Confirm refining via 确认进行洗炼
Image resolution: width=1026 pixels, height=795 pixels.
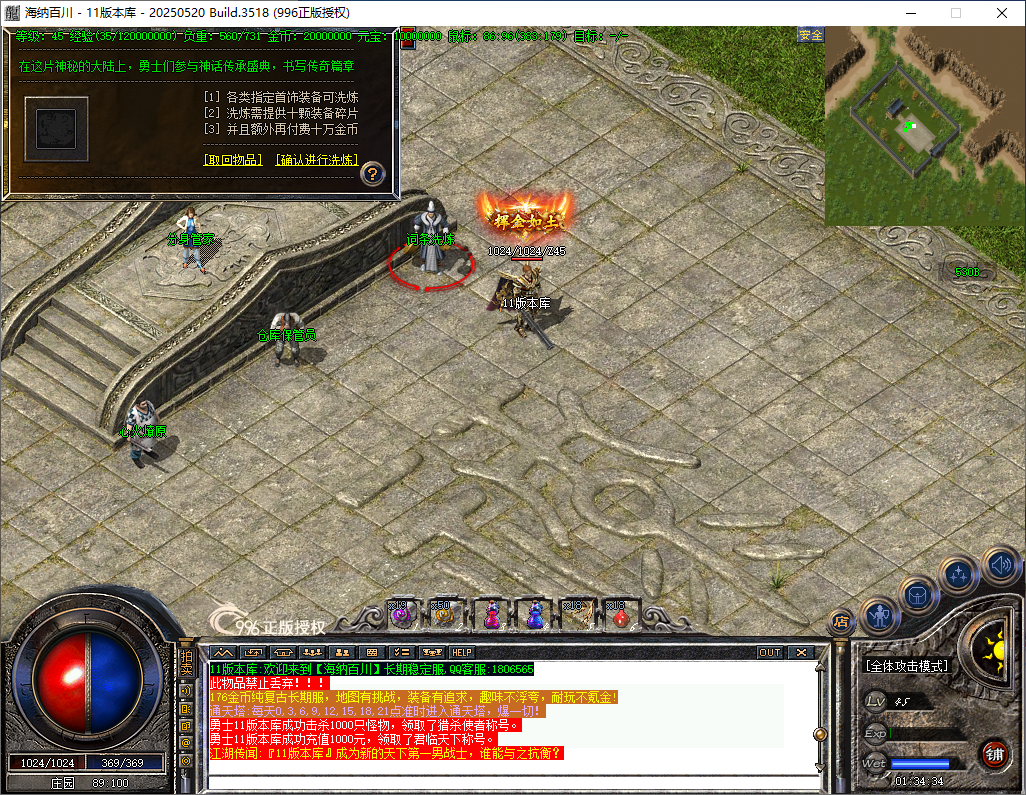pyautogui.click(x=318, y=160)
